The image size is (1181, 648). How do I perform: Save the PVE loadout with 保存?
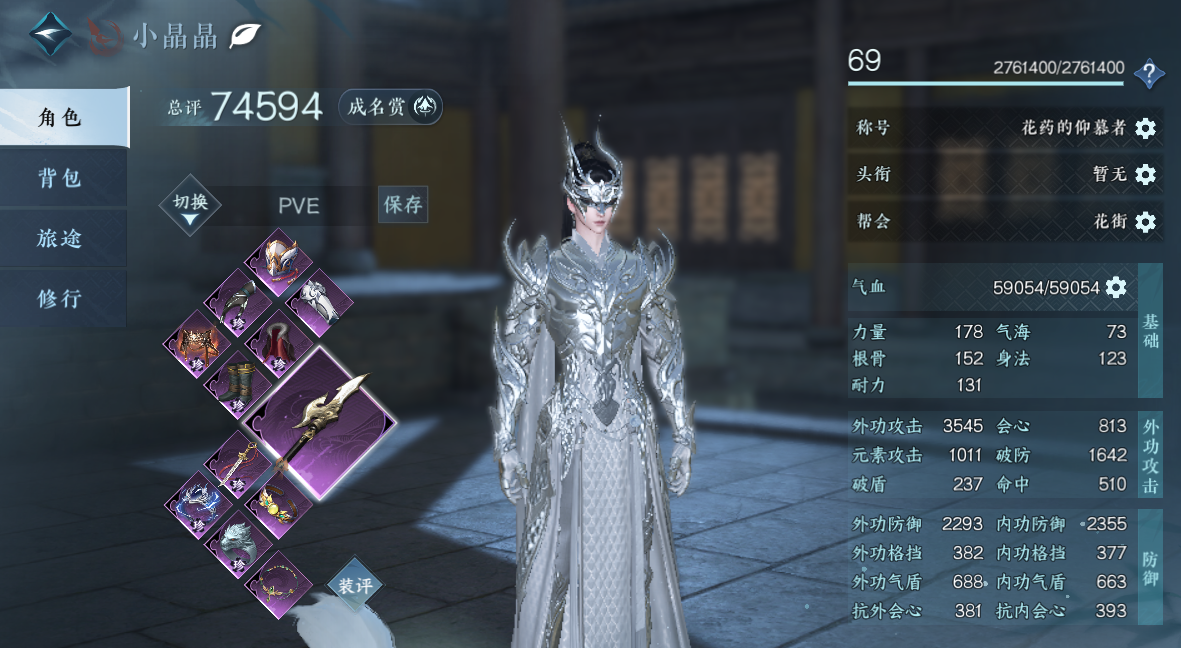pos(403,205)
